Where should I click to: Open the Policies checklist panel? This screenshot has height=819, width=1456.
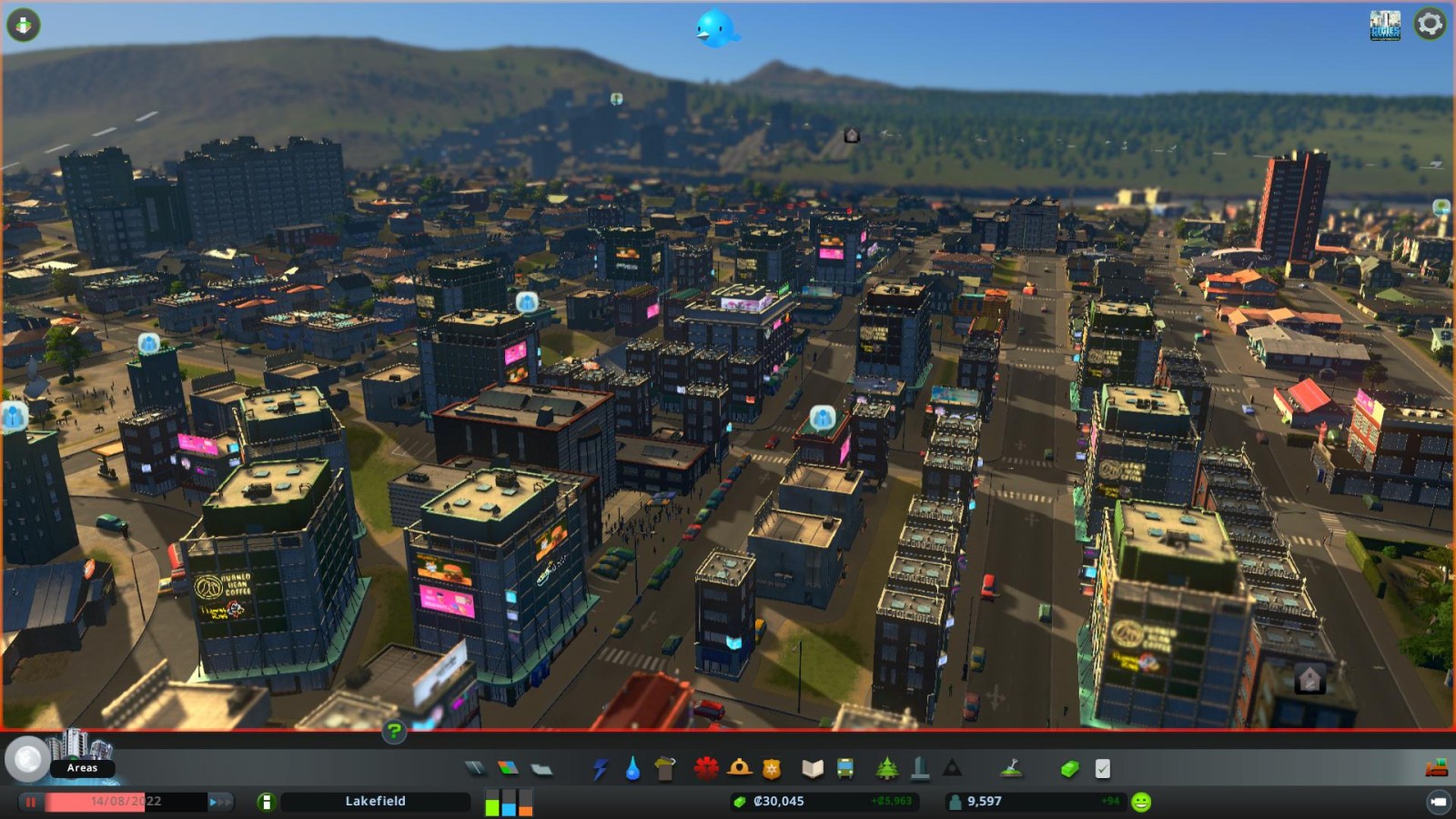point(1102,769)
